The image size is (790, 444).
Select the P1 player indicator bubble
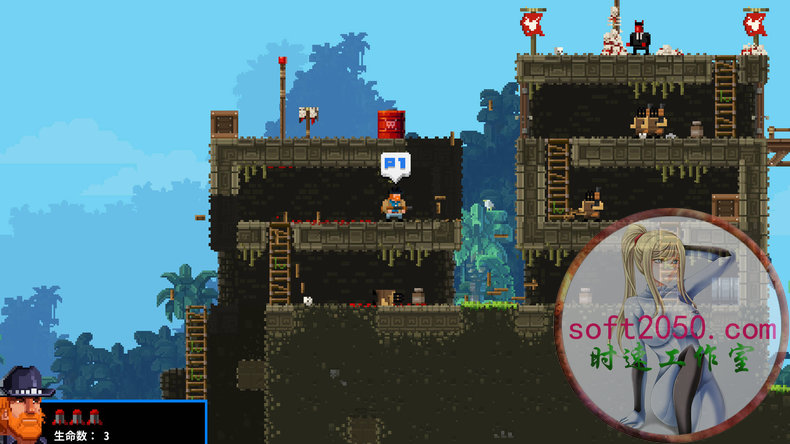395,164
